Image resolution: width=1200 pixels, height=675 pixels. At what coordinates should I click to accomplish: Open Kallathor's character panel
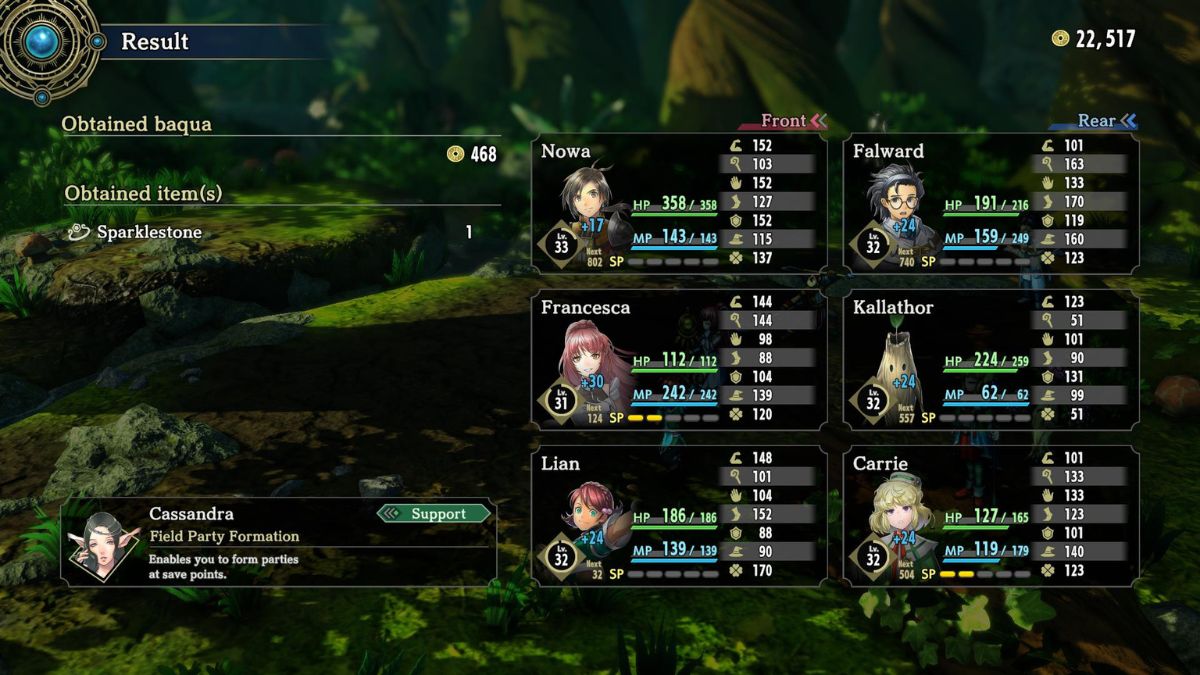(x=991, y=360)
